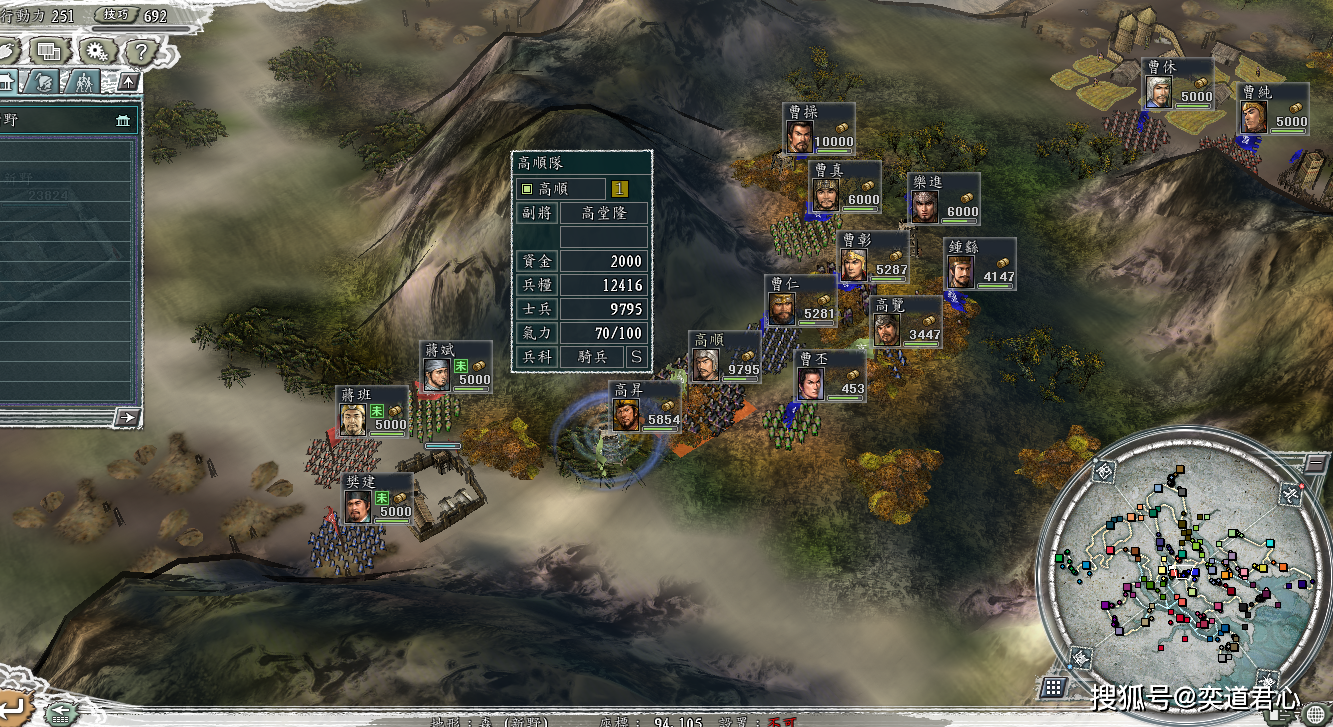The image size is (1333, 727).
Task: Click the green arrow keyboard button
Action: [61, 712]
